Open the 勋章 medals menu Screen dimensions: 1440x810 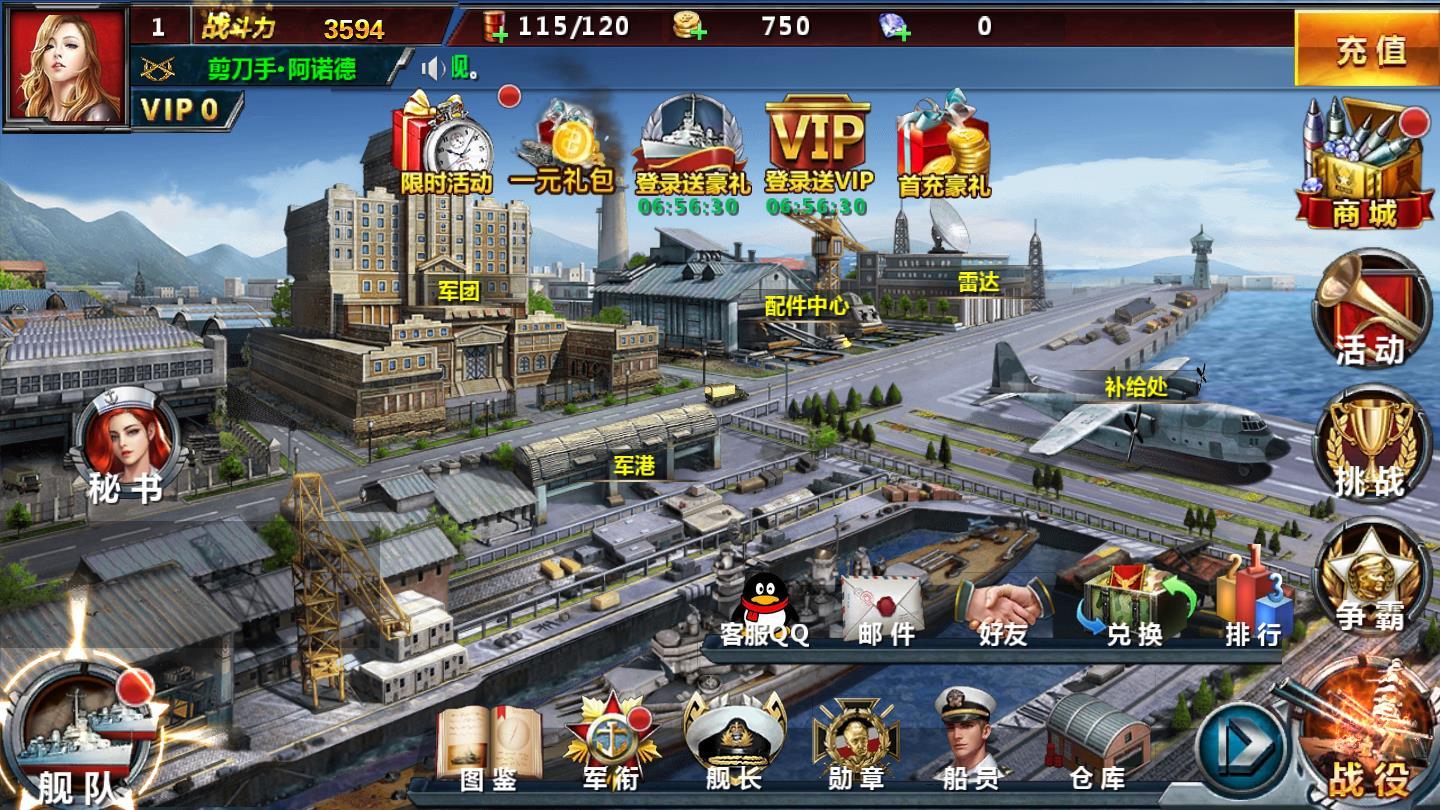[856, 744]
